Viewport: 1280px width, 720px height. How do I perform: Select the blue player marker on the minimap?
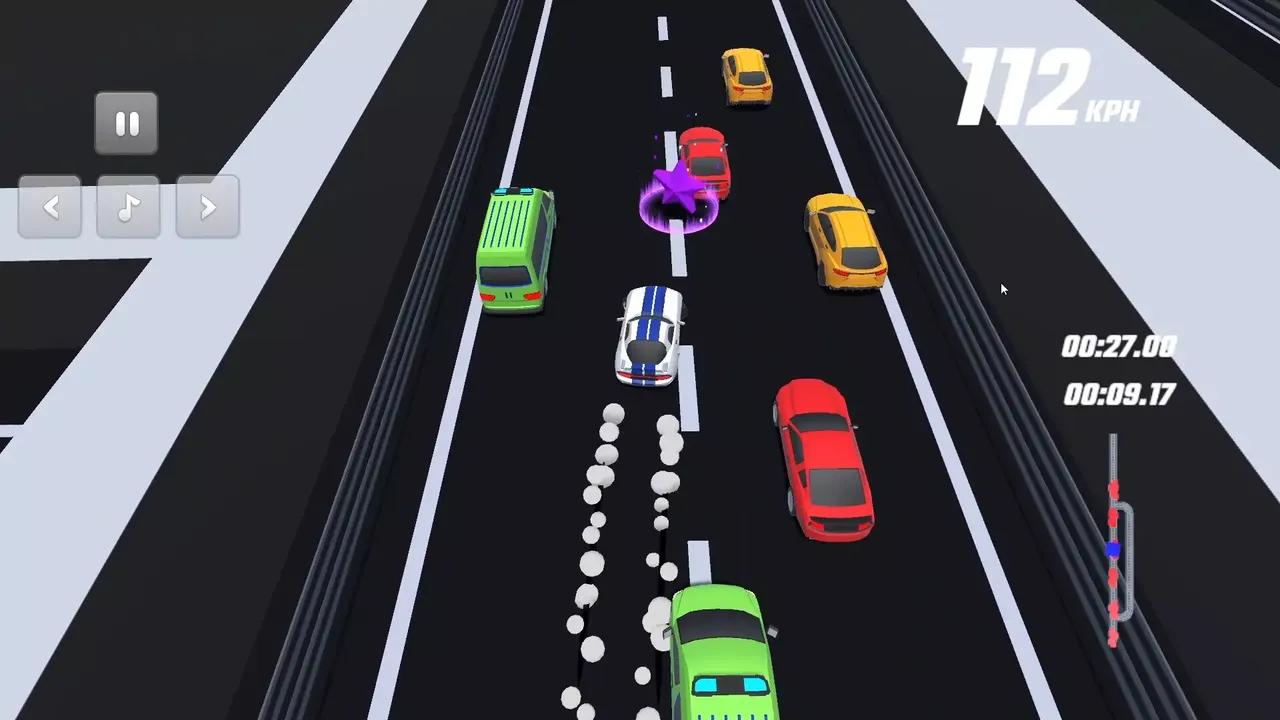1112,549
